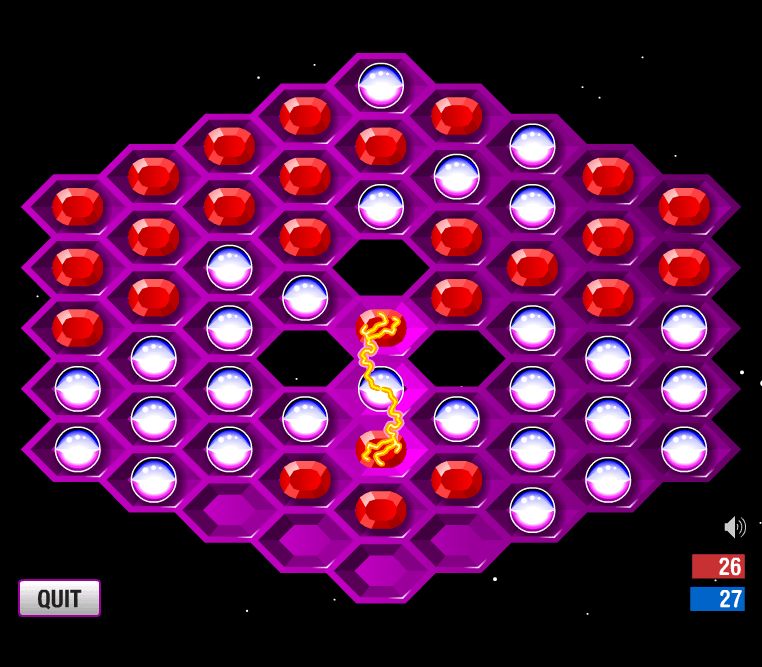Choose the empty hex at the board's bottom tip
Image resolution: width=762 pixels, height=667 pixels.
tap(381, 572)
